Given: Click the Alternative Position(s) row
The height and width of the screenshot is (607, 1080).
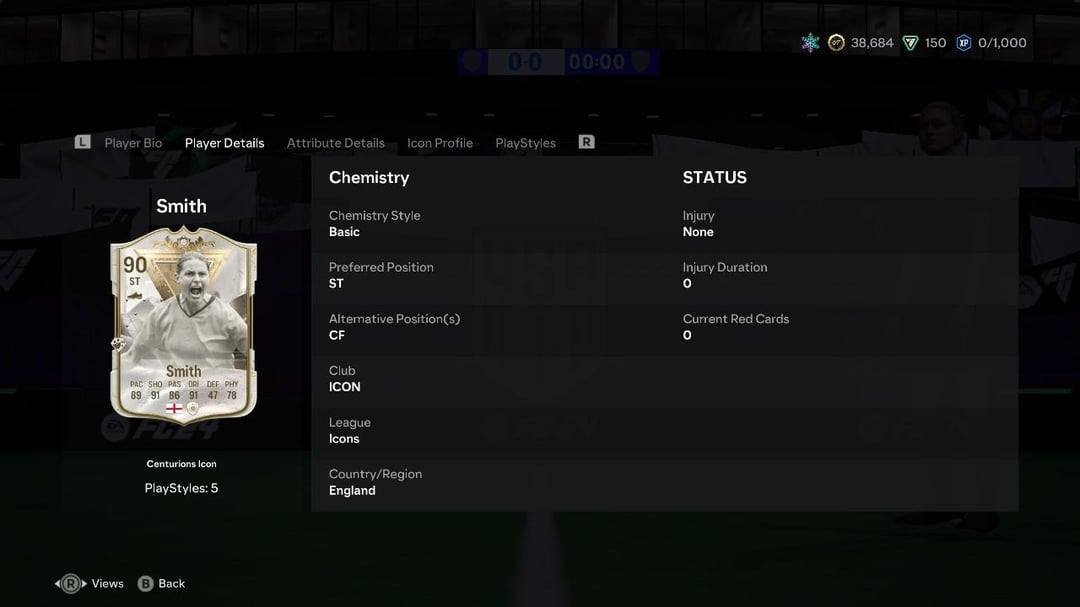Looking at the screenshot, I should [490, 327].
